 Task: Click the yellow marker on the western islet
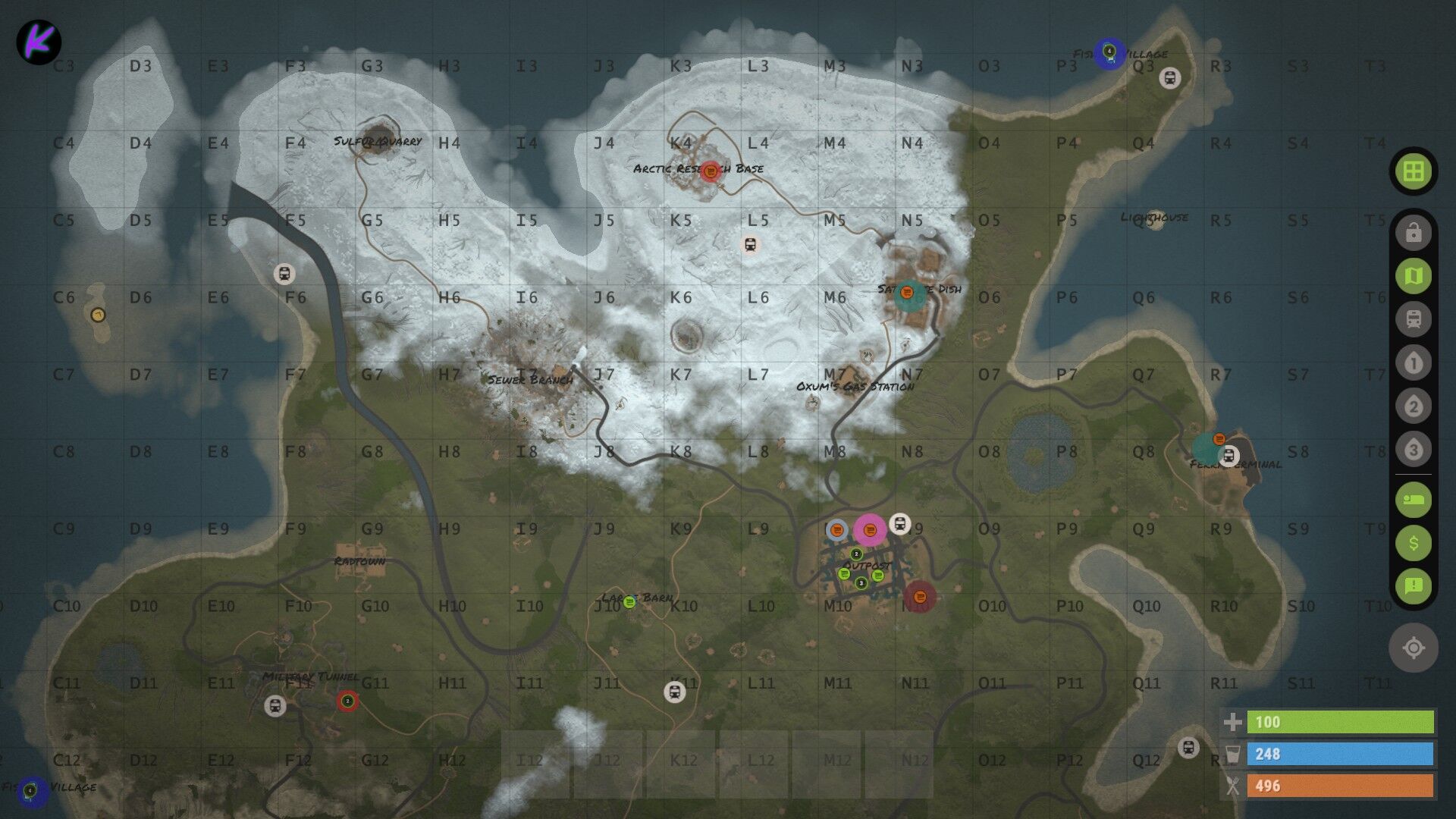click(x=97, y=315)
